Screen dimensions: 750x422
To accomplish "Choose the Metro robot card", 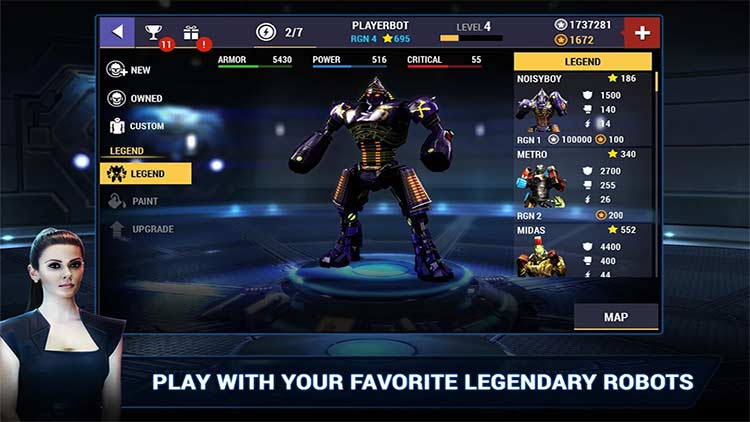I will pos(584,185).
